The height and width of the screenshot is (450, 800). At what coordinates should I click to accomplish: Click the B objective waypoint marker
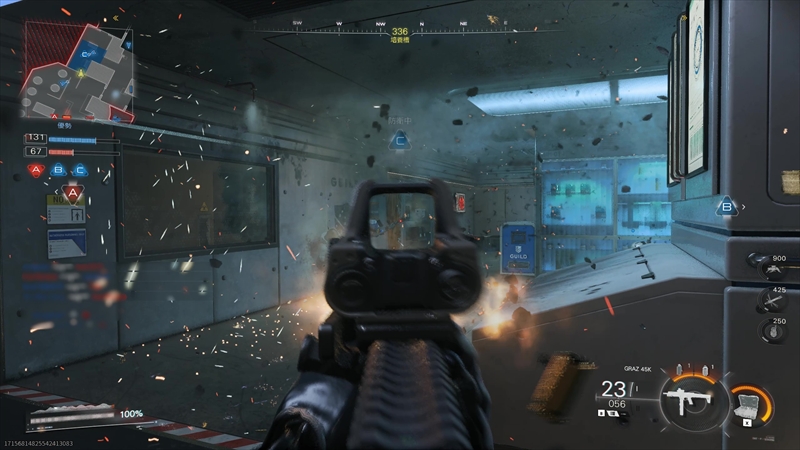click(x=727, y=207)
